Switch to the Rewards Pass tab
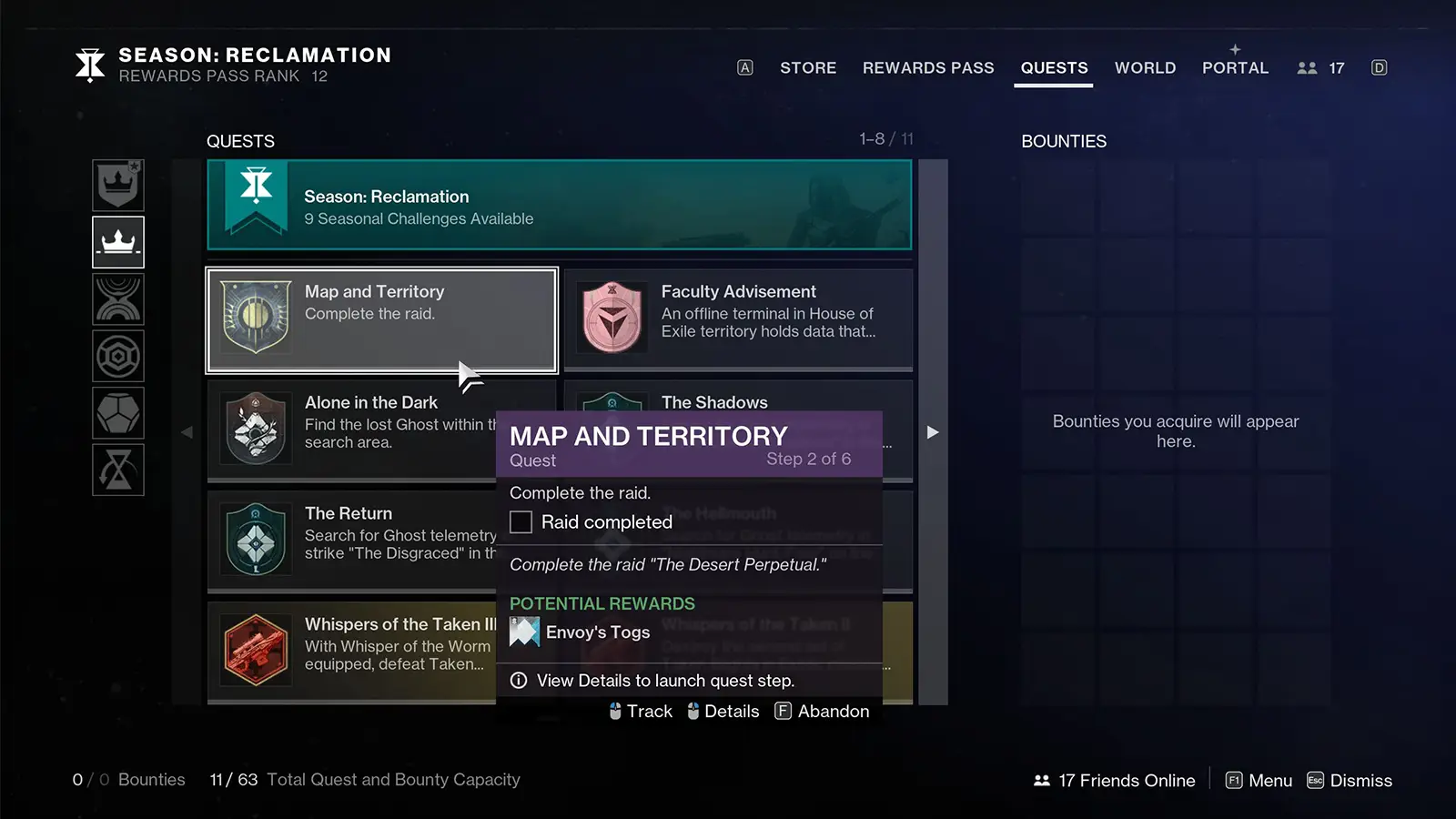Image resolution: width=1456 pixels, height=819 pixels. pyautogui.click(x=928, y=67)
